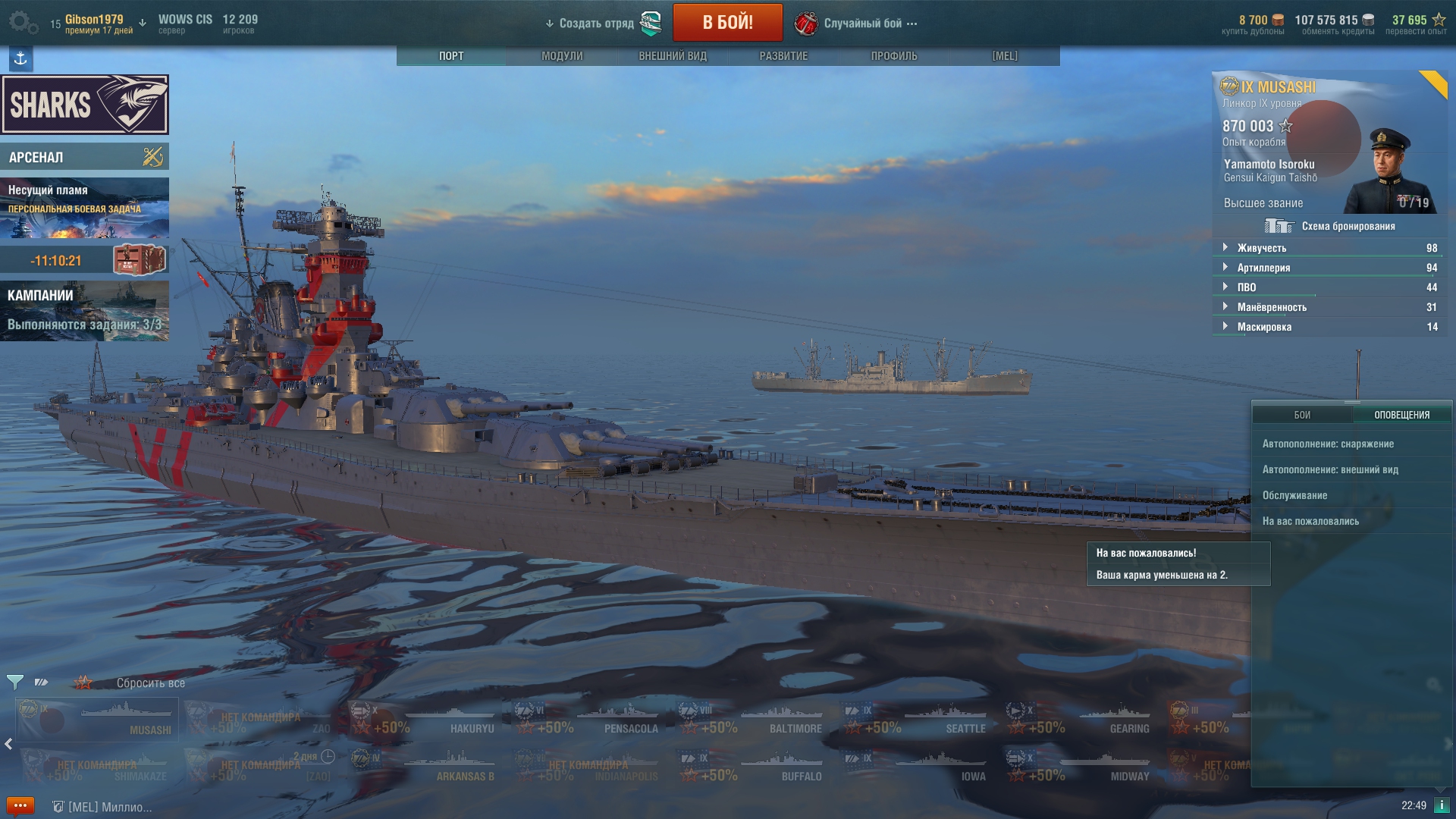Start battle with the red В БОЙ! button
The width and height of the screenshot is (1456, 819).
click(x=727, y=23)
